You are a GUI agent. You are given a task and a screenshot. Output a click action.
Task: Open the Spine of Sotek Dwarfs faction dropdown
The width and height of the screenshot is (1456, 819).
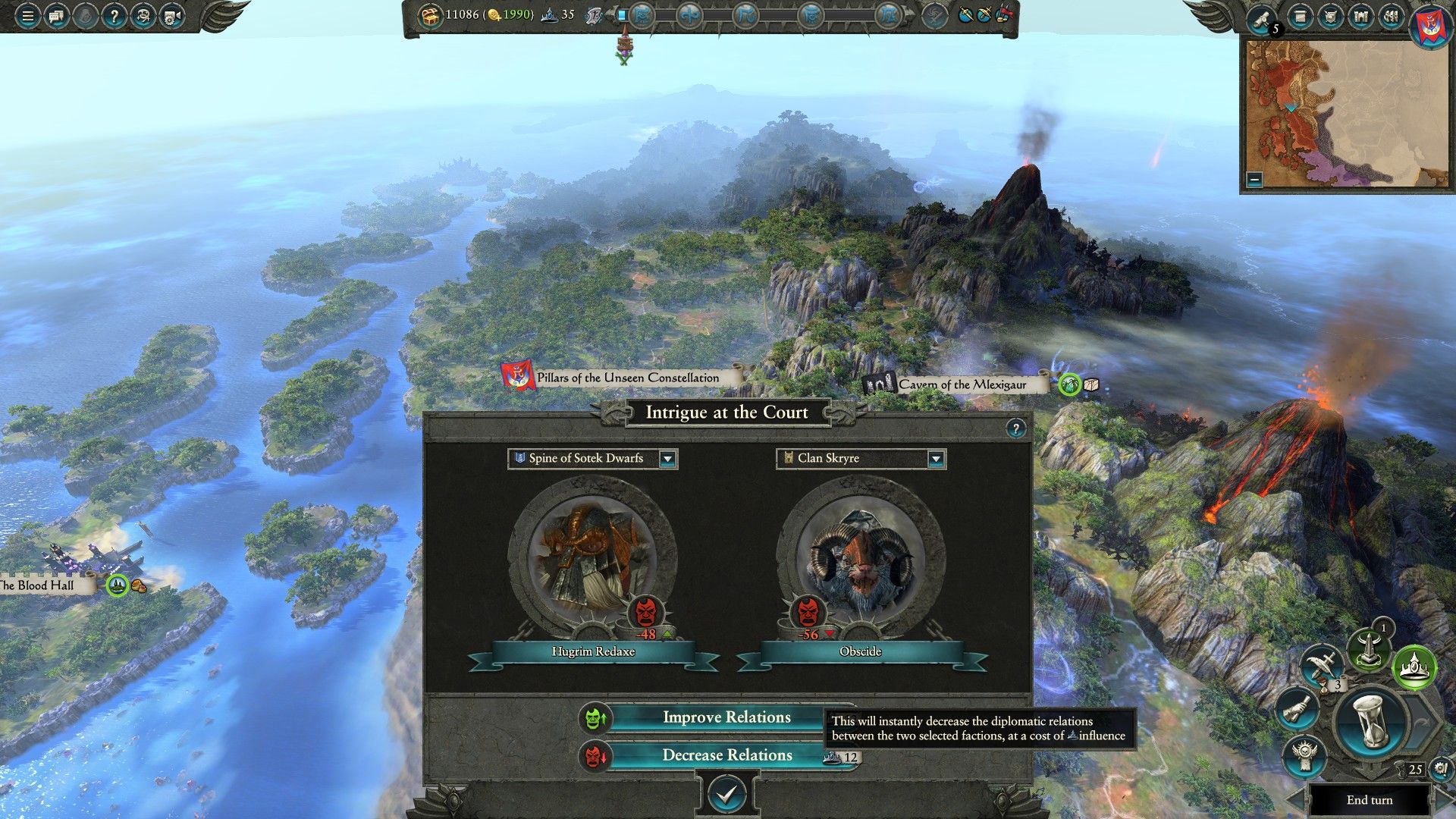click(x=667, y=459)
